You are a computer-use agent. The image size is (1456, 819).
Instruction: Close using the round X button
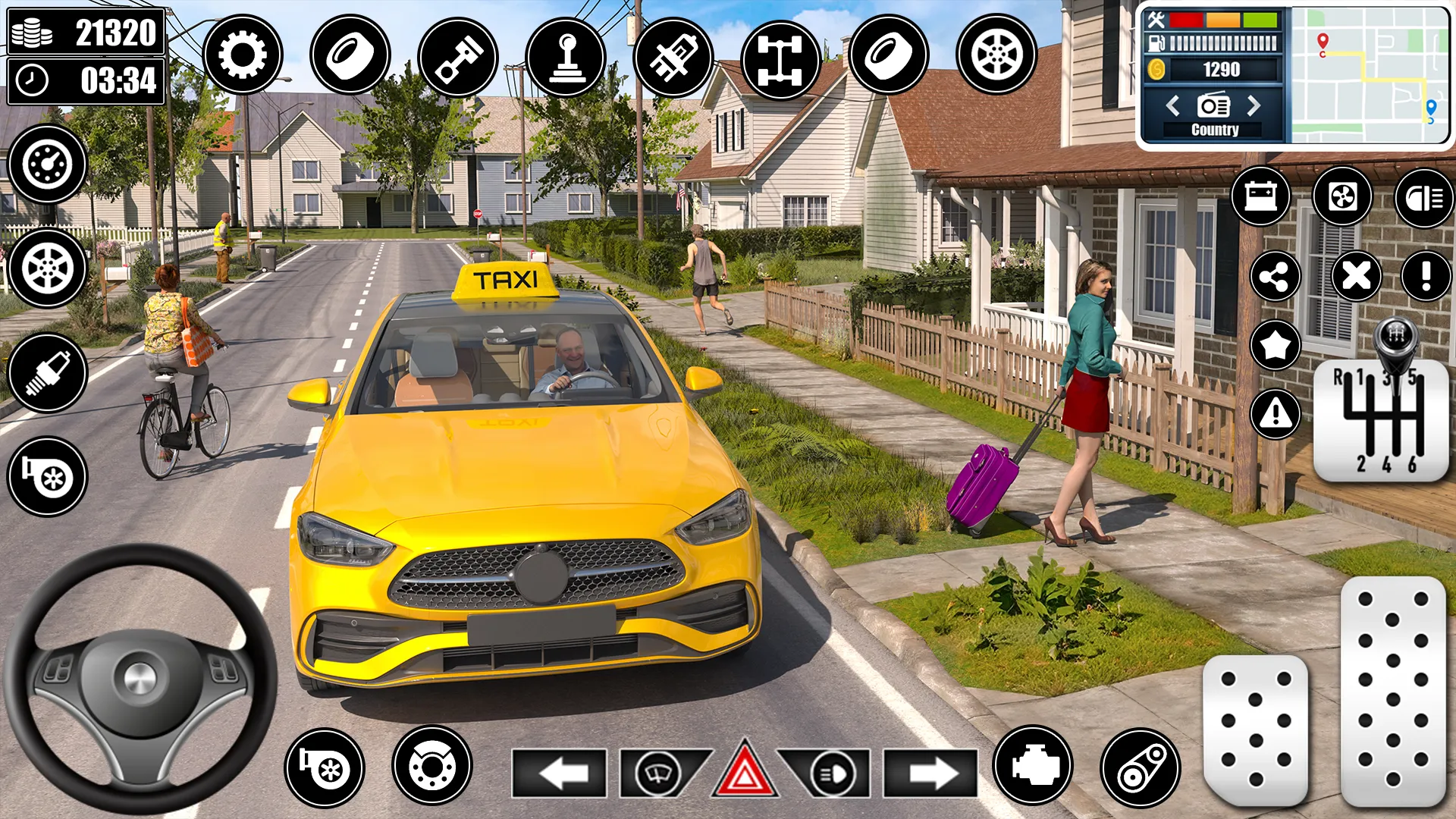(1356, 276)
